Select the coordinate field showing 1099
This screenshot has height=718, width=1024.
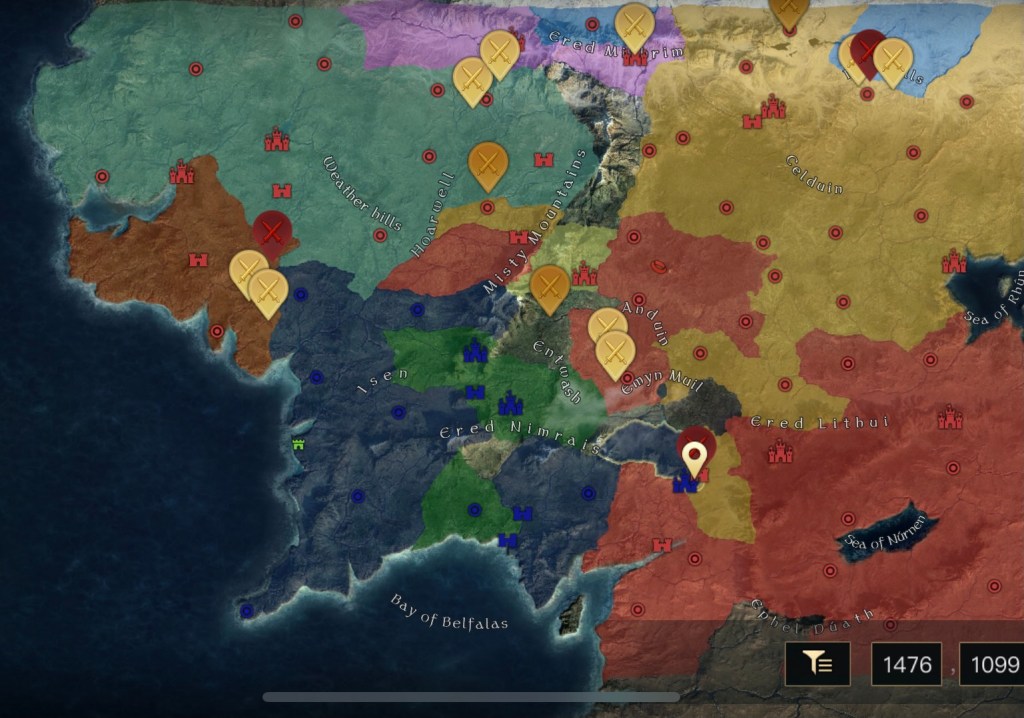click(992, 664)
